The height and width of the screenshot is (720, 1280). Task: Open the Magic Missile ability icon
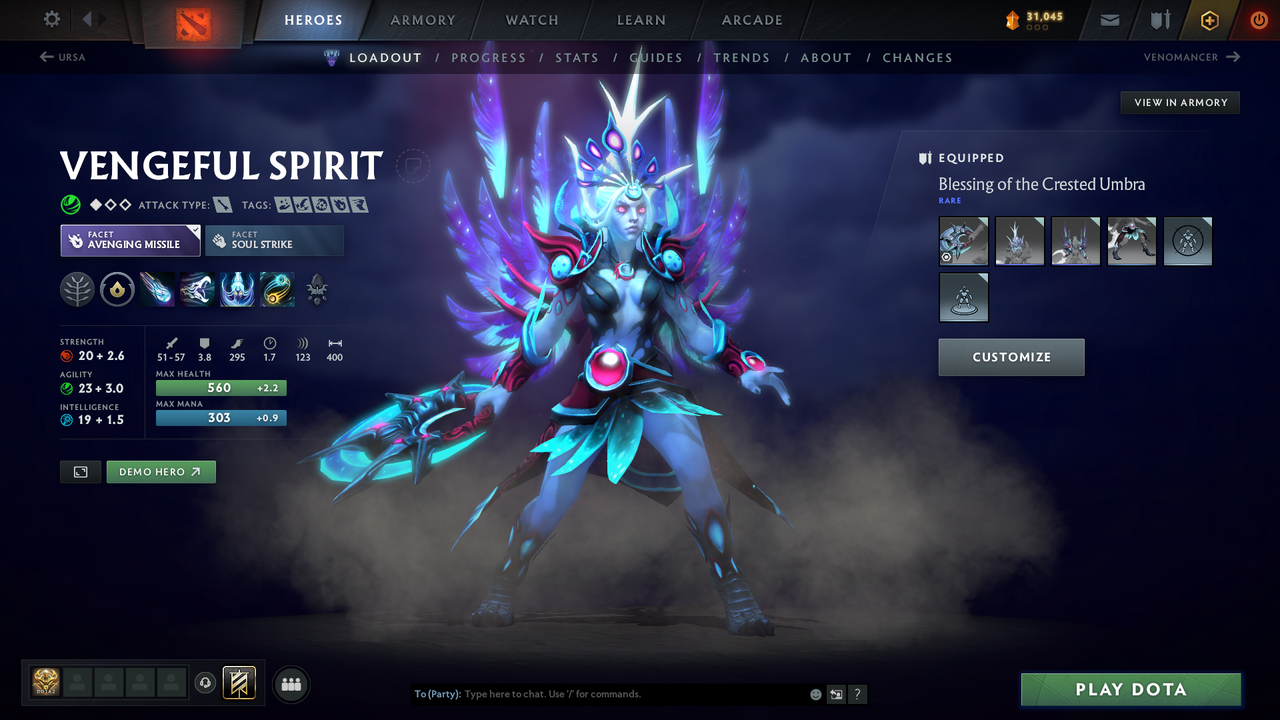pos(157,290)
